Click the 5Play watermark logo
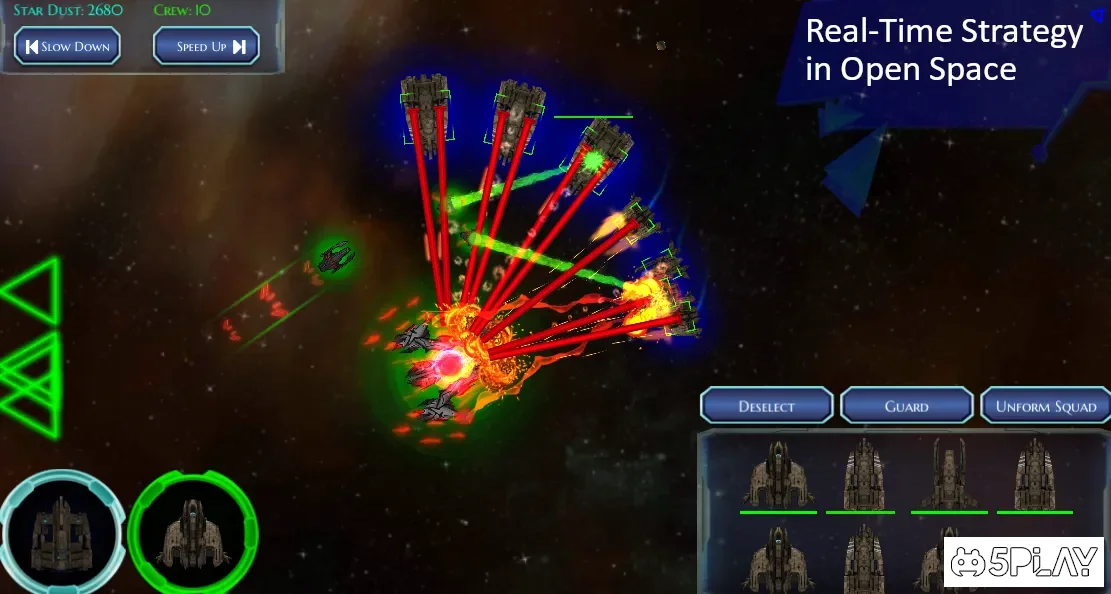 [1023, 561]
